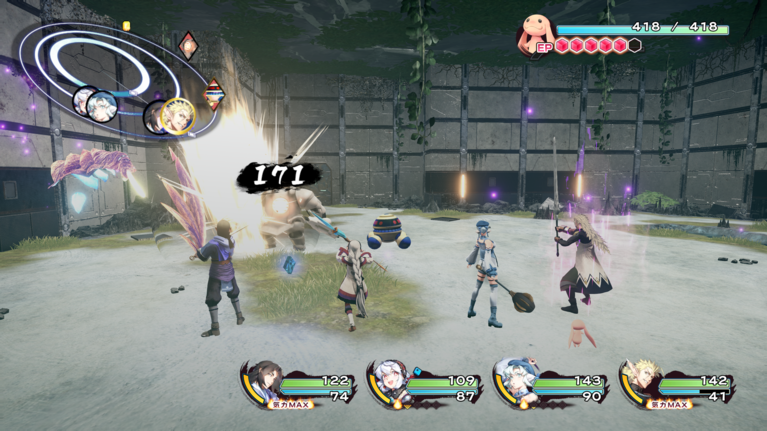Click the upper enemy diamond turn marker
767x431 pixels.
[x=188, y=46]
